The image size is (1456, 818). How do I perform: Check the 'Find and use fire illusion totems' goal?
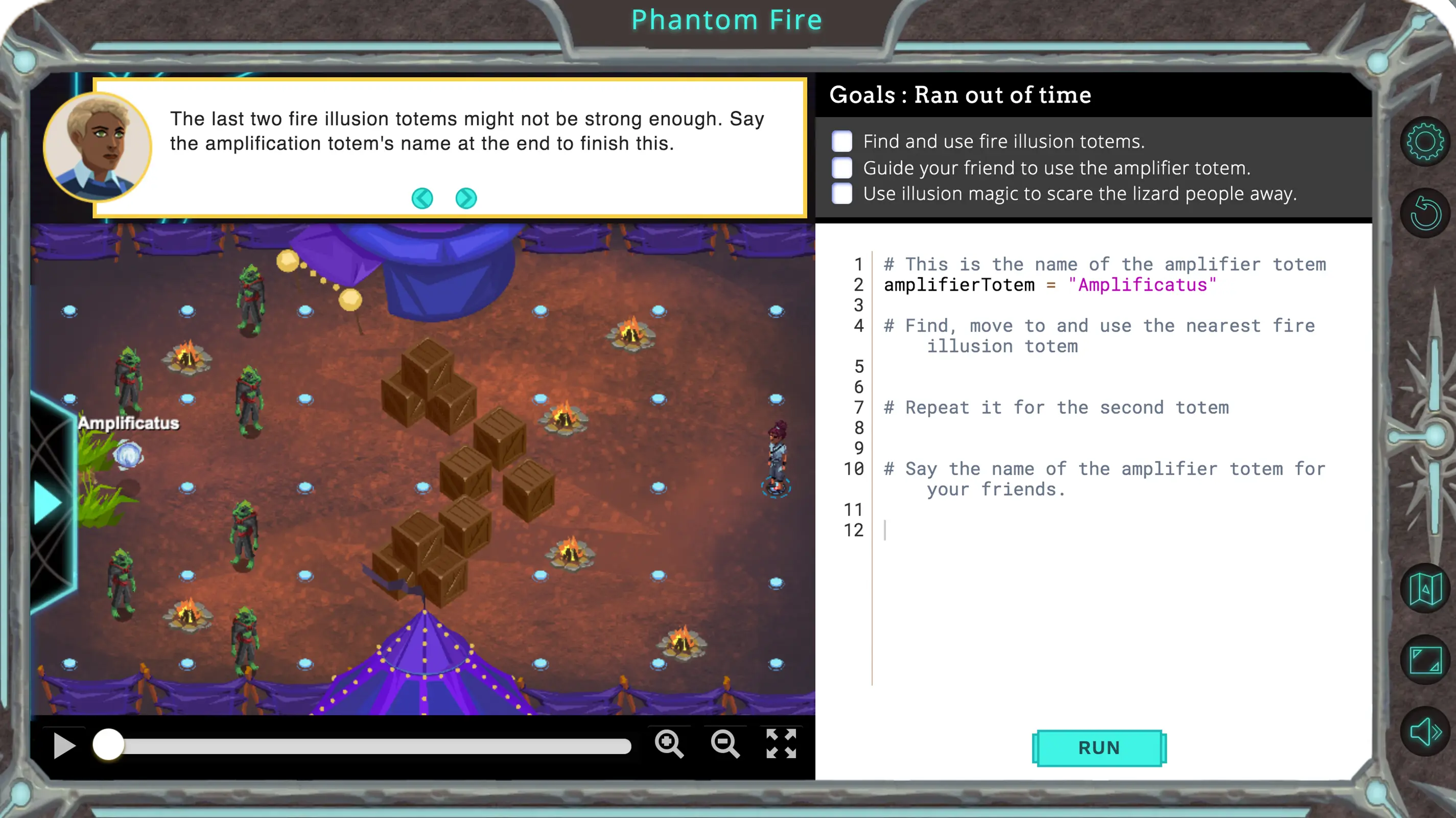click(x=841, y=142)
